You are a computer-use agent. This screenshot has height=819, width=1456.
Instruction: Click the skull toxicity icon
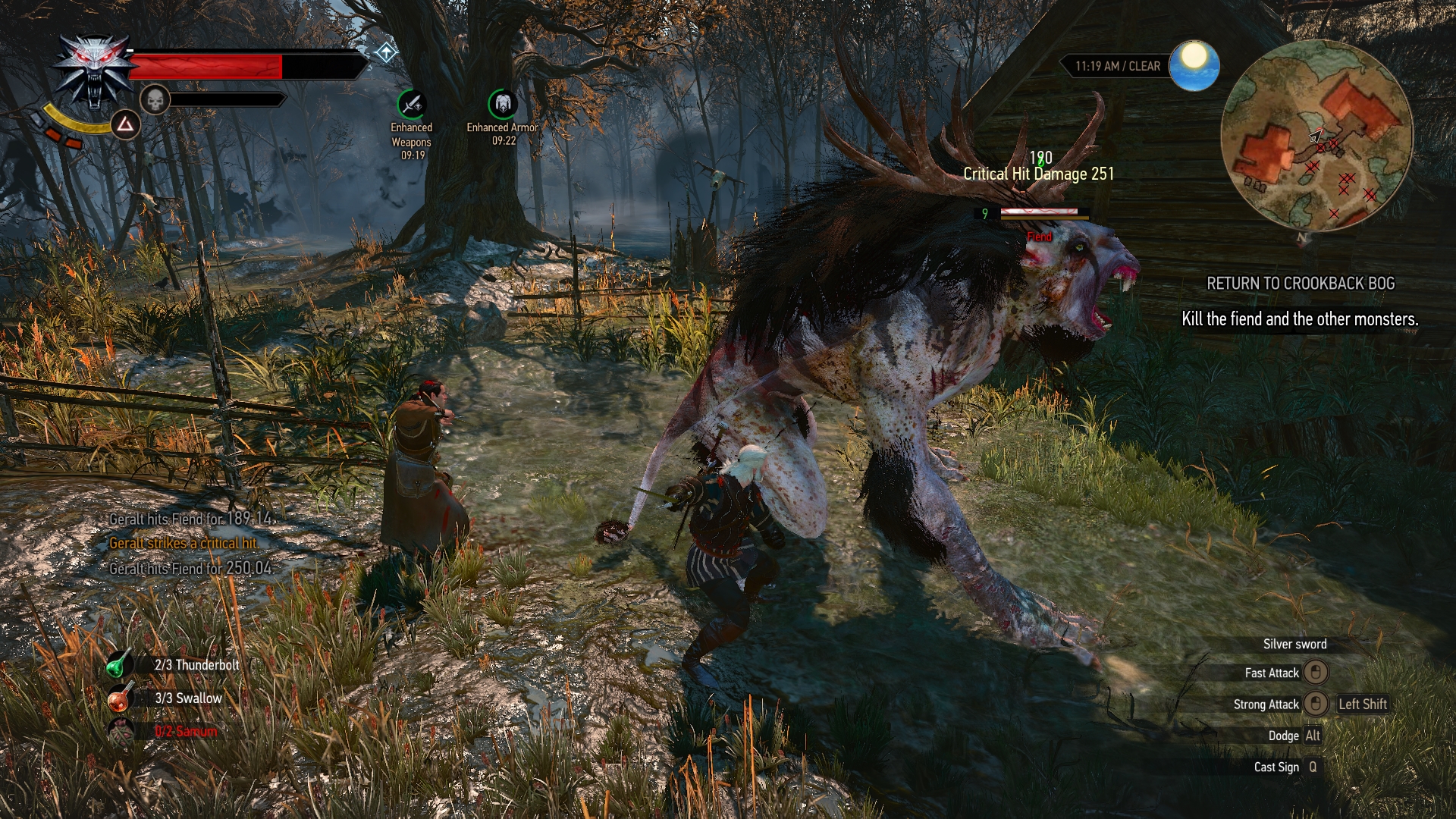155,99
